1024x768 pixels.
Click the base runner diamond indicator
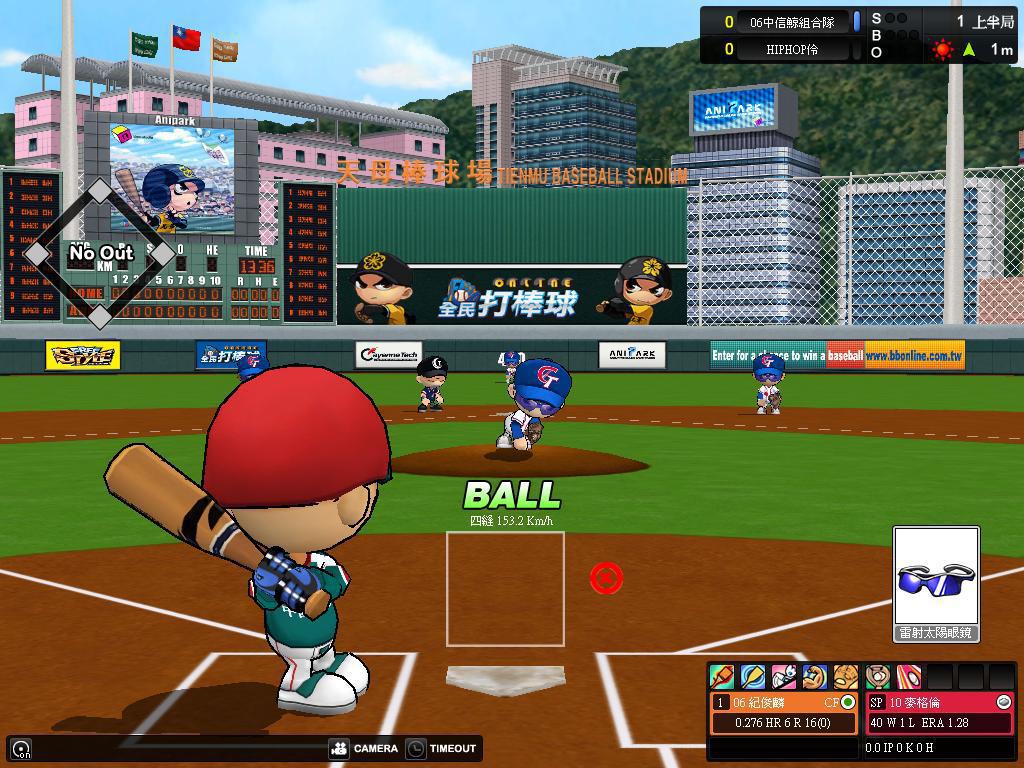pyautogui.click(x=99, y=254)
